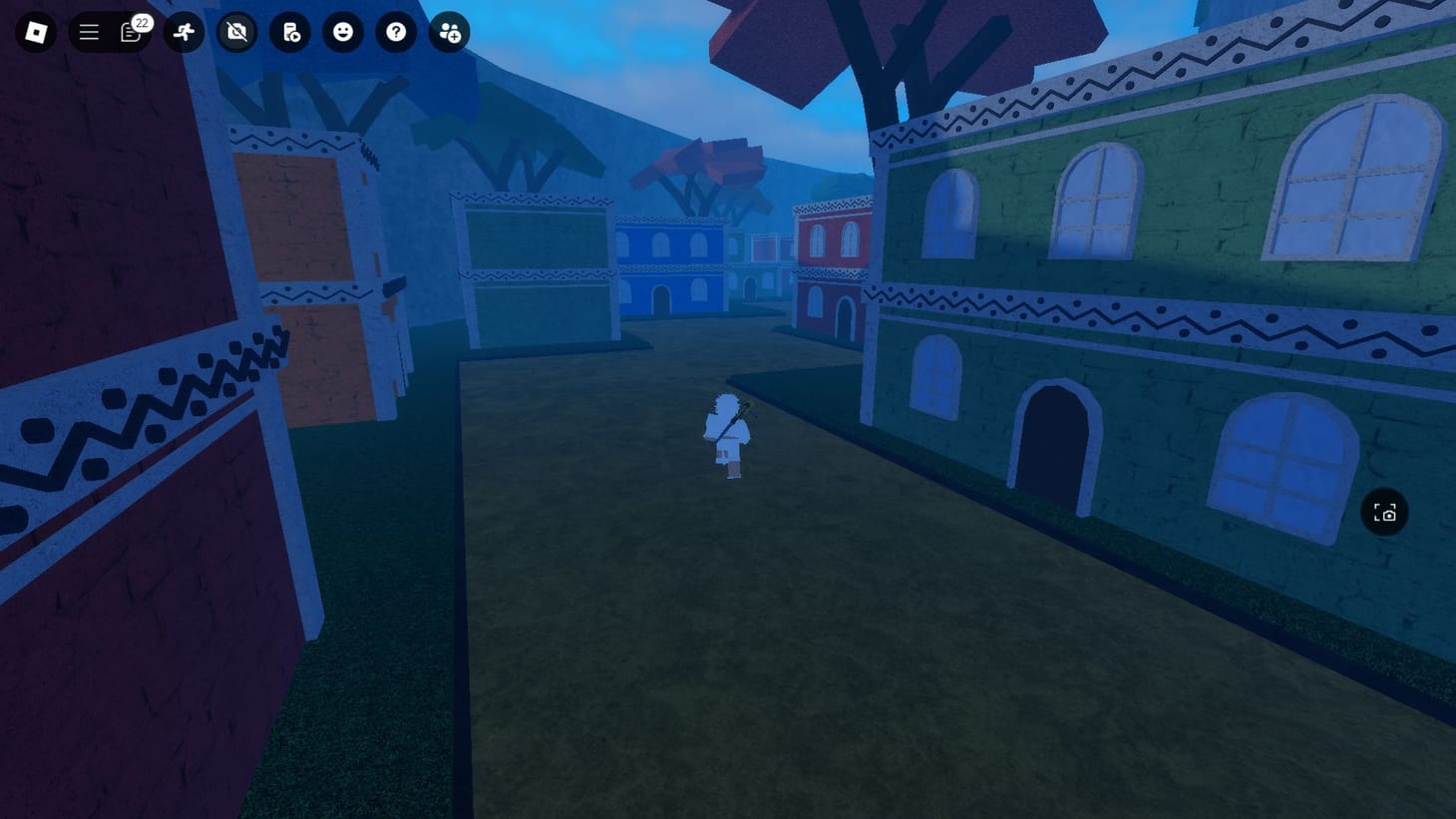Open the help question mark icon
The height and width of the screenshot is (819, 1456).
[396, 32]
